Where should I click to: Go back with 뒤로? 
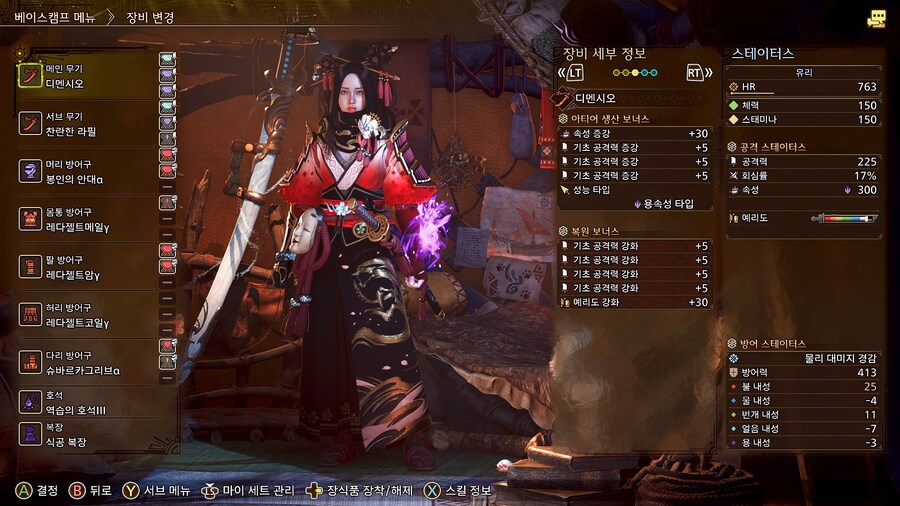tap(88, 491)
